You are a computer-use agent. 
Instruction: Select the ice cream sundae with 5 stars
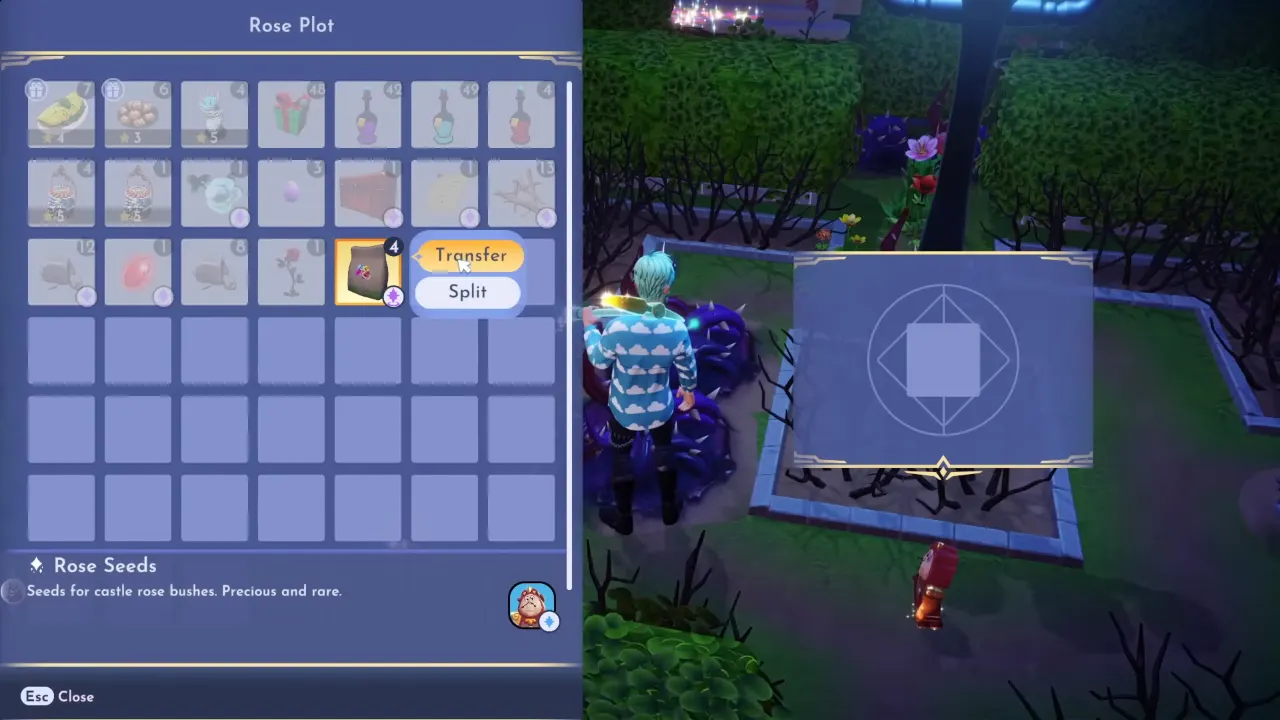pyautogui.click(x=214, y=113)
